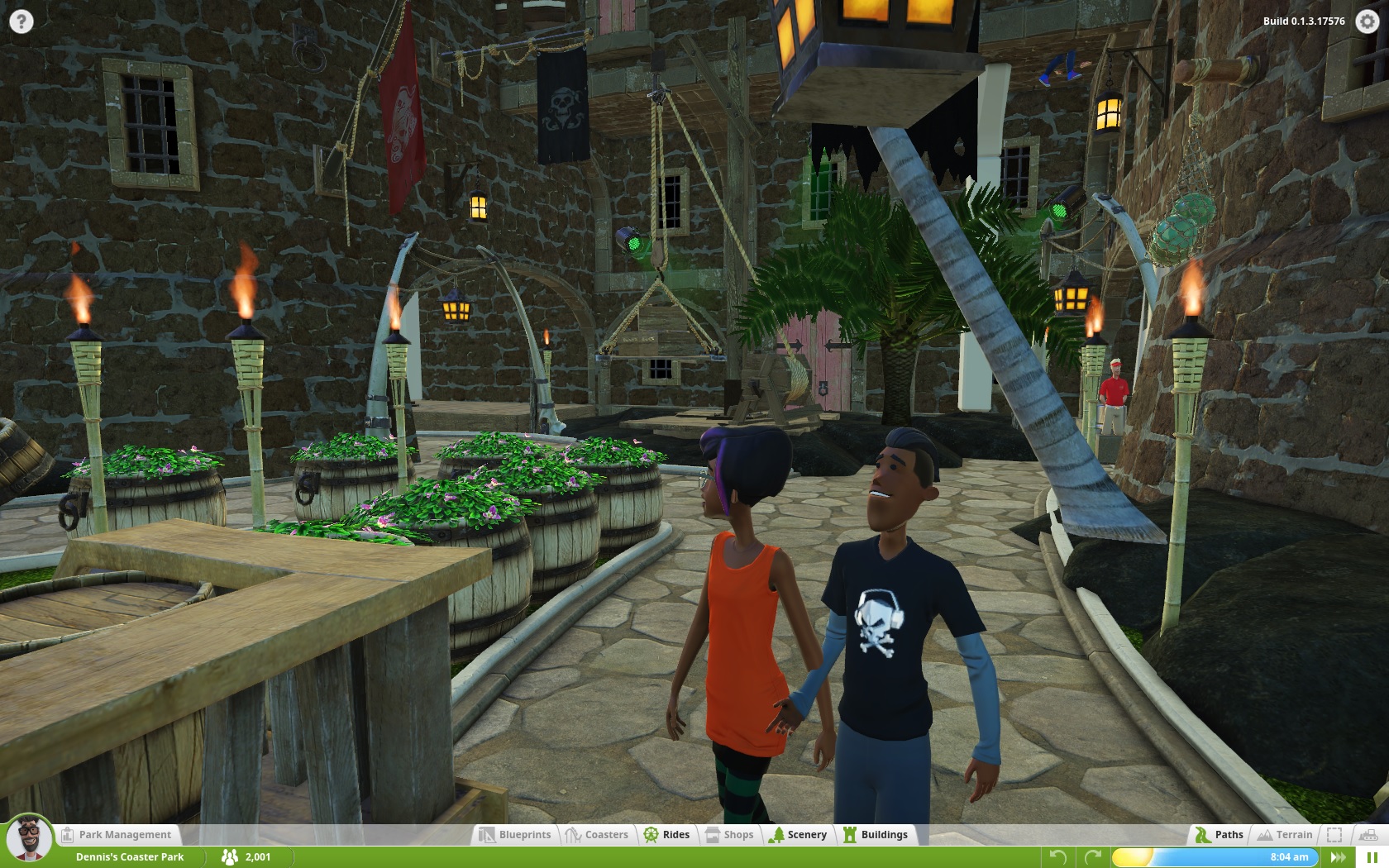Choose the Scenery tab
The height and width of the screenshot is (868, 1389).
pyautogui.click(x=798, y=835)
